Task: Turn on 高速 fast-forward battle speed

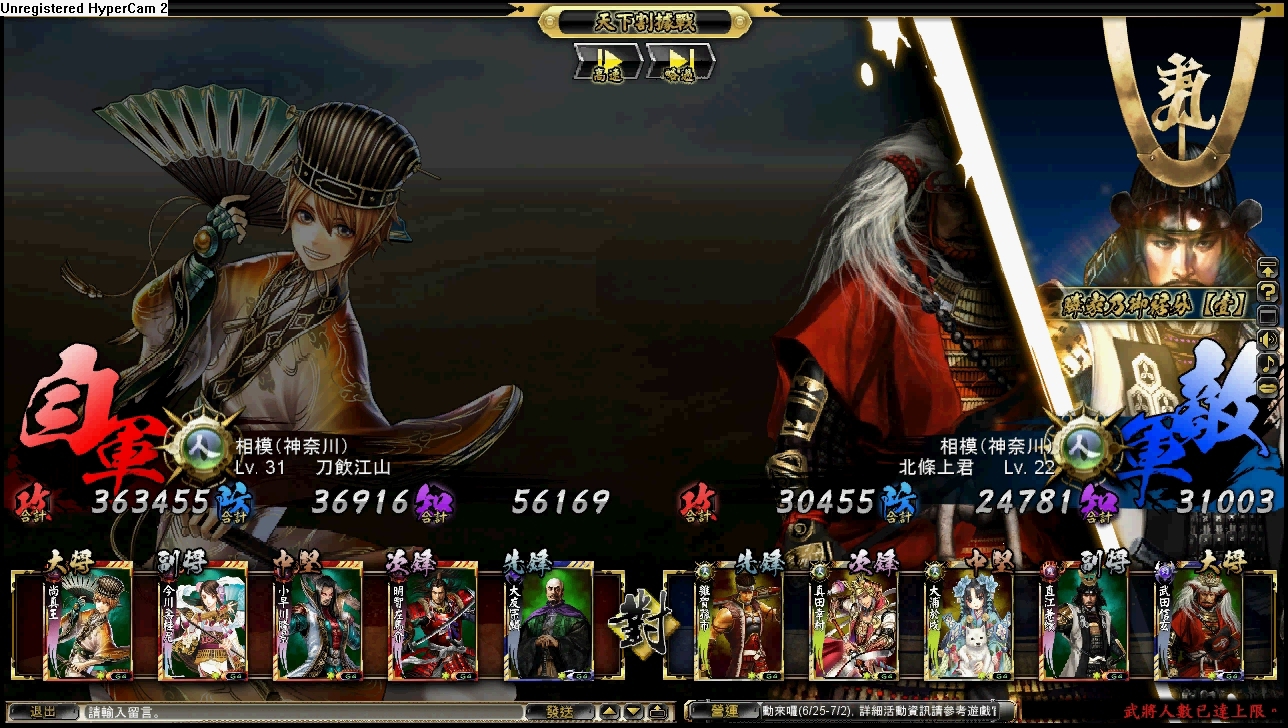Action: point(607,62)
